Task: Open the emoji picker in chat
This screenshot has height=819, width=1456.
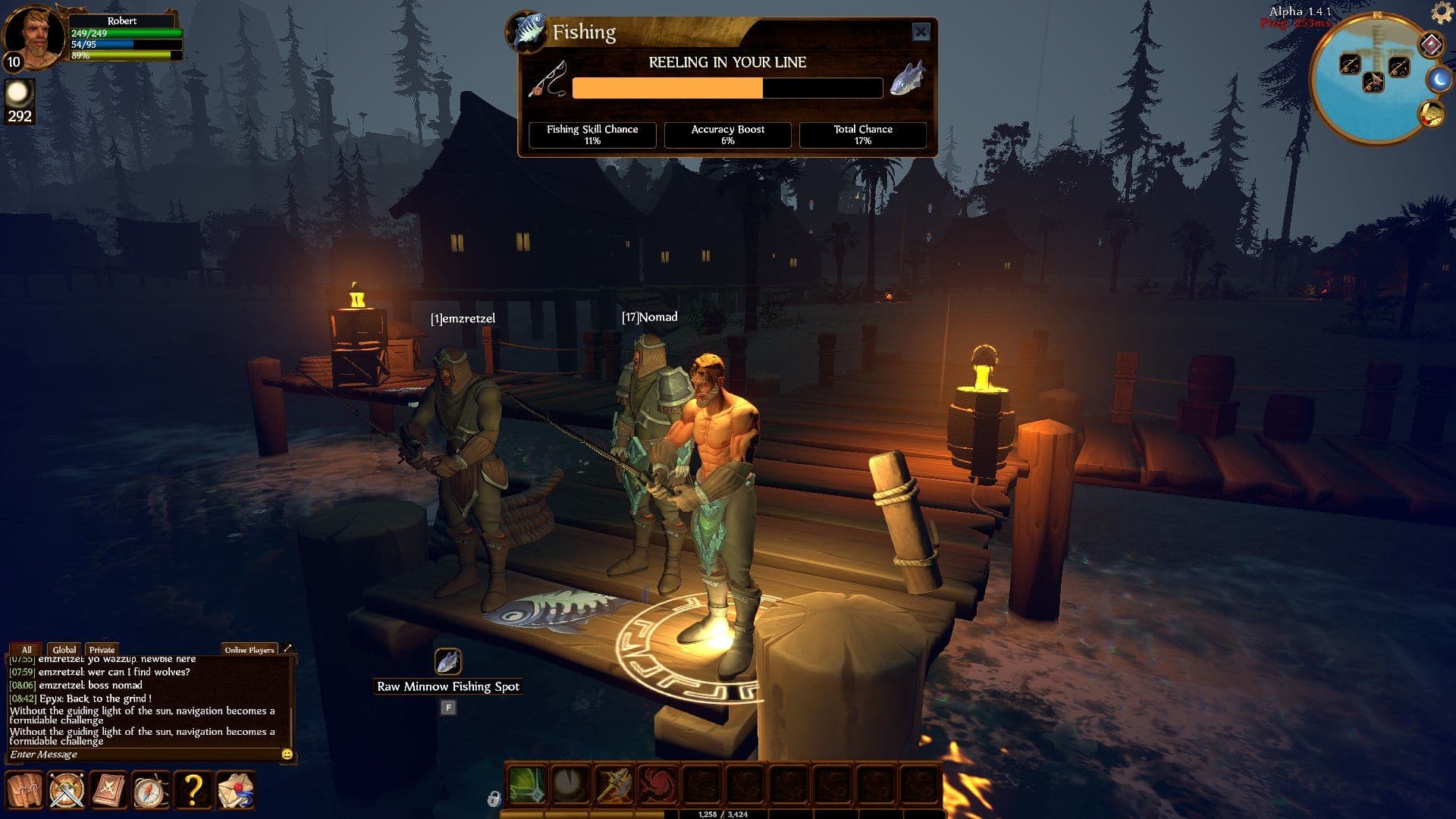Action: (x=287, y=755)
